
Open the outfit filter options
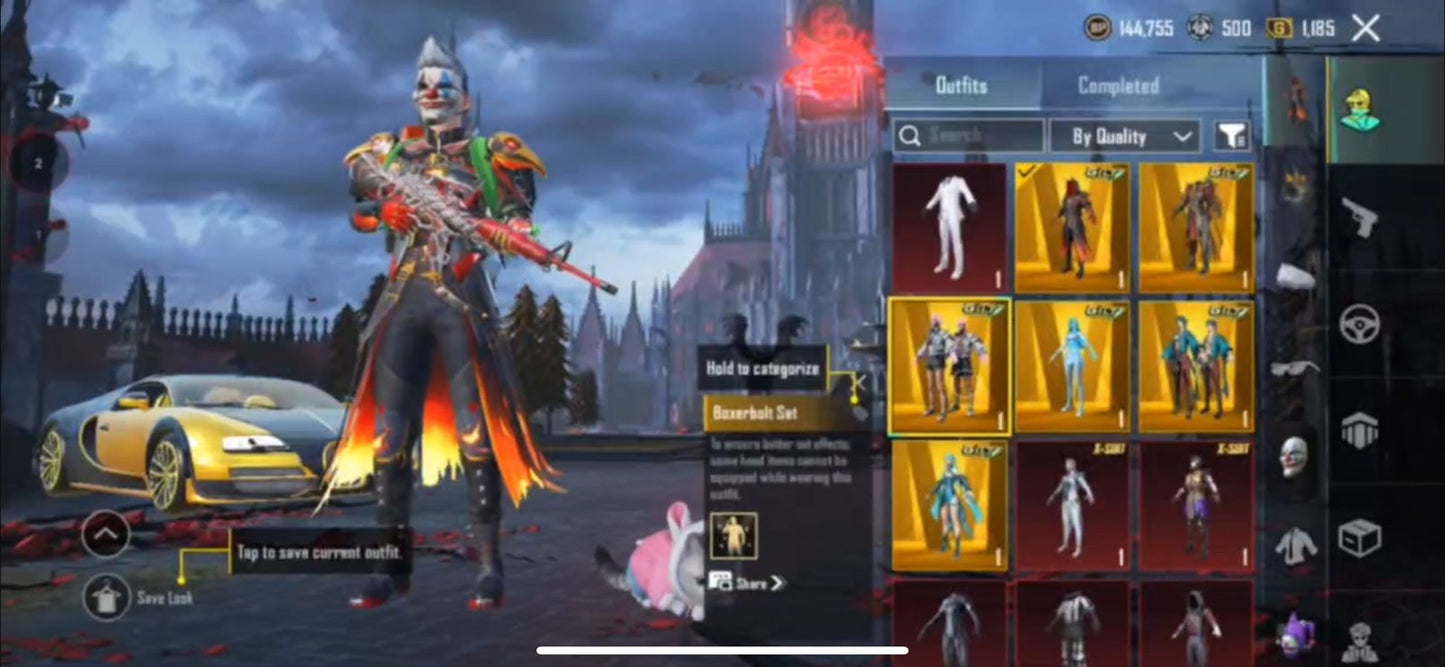click(1232, 136)
